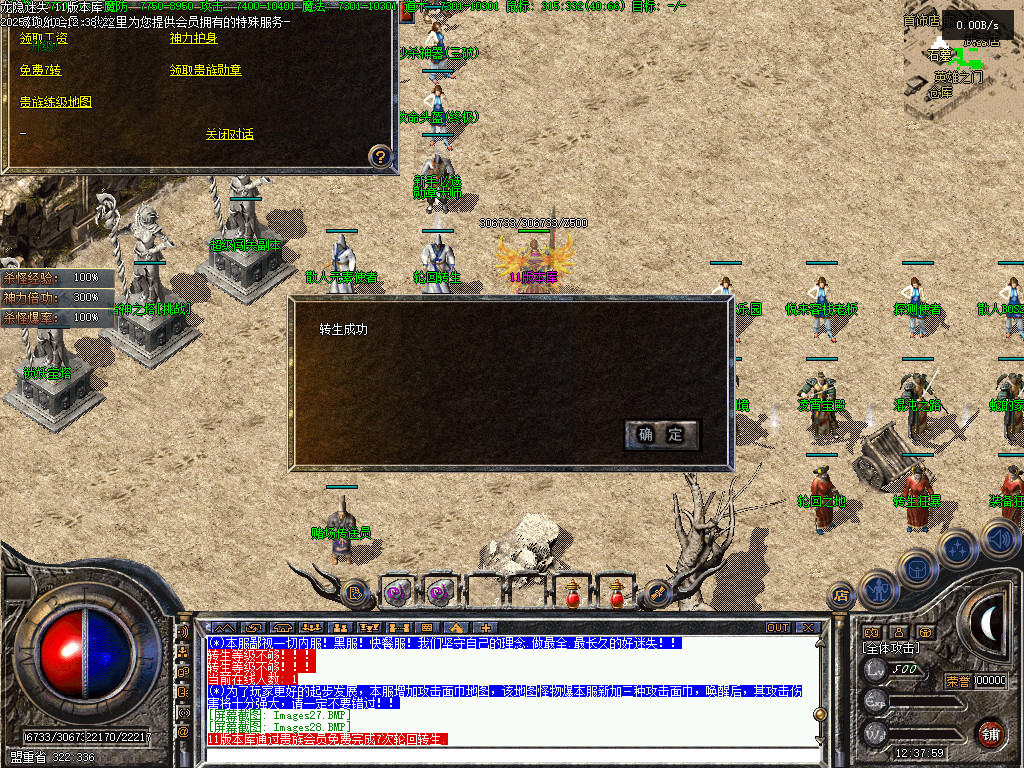The width and height of the screenshot is (1024, 768).
Task: Choose the 神力护身 service
Action: point(194,39)
